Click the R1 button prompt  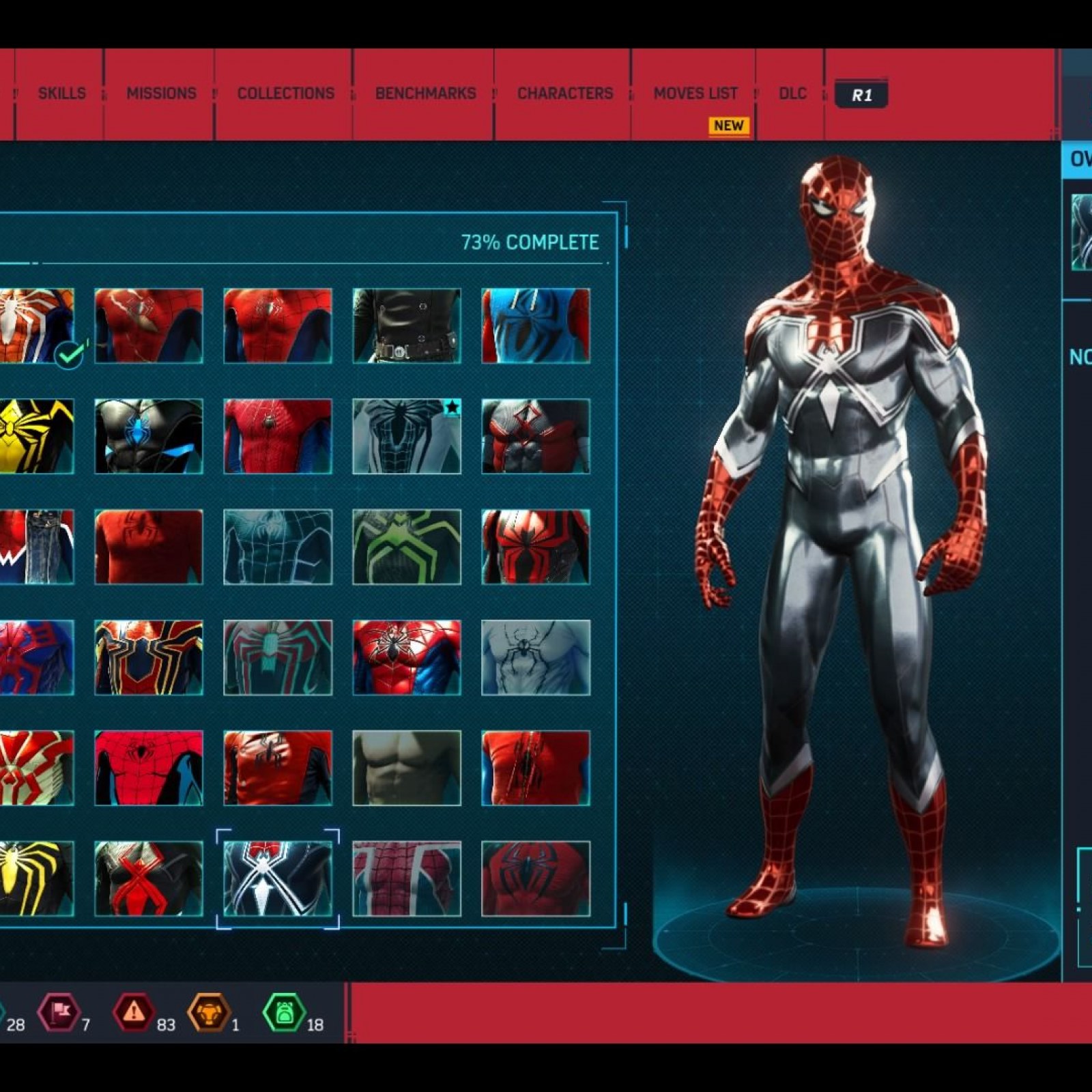(x=862, y=96)
